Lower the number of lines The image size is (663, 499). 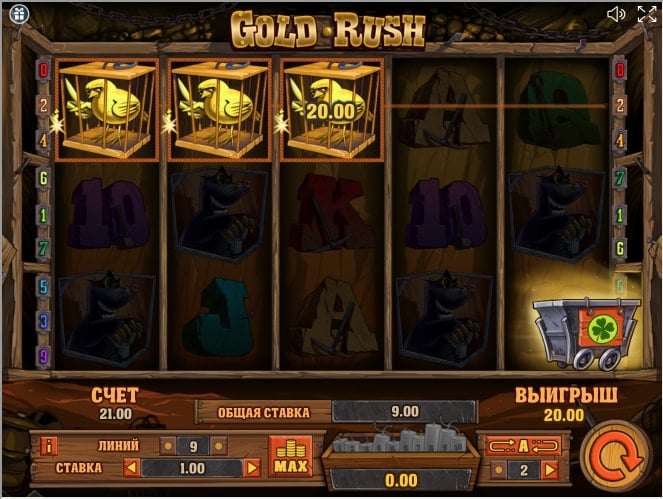click(x=169, y=445)
